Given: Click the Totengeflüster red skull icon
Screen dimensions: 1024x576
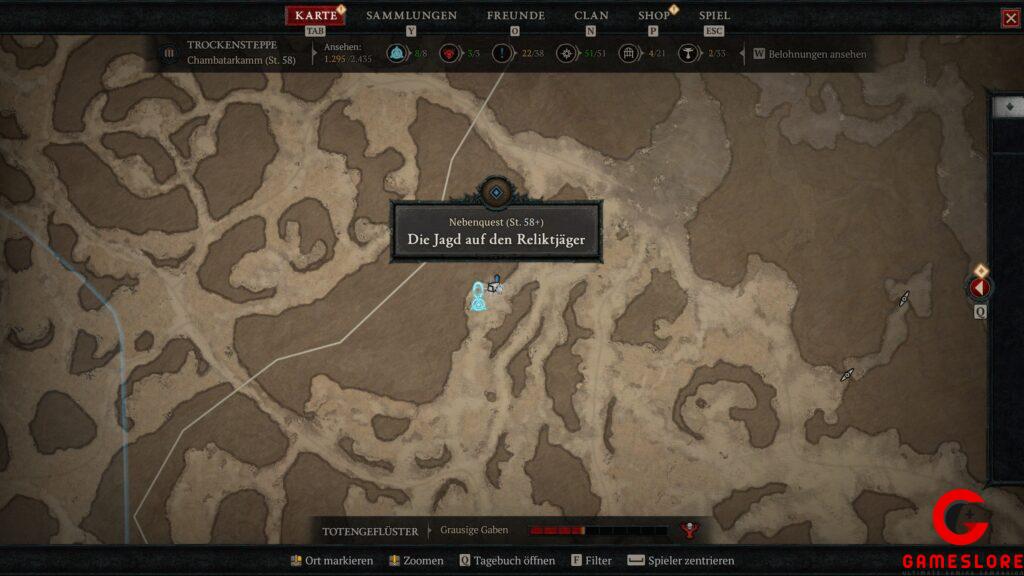Looking at the screenshot, I should (688, 530).
